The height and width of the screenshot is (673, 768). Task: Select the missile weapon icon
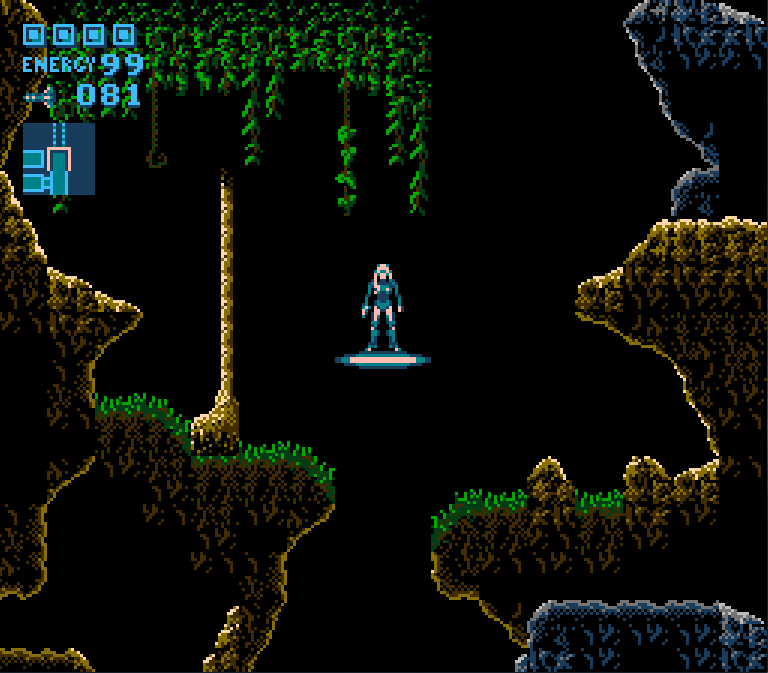(x=39, y=97)
